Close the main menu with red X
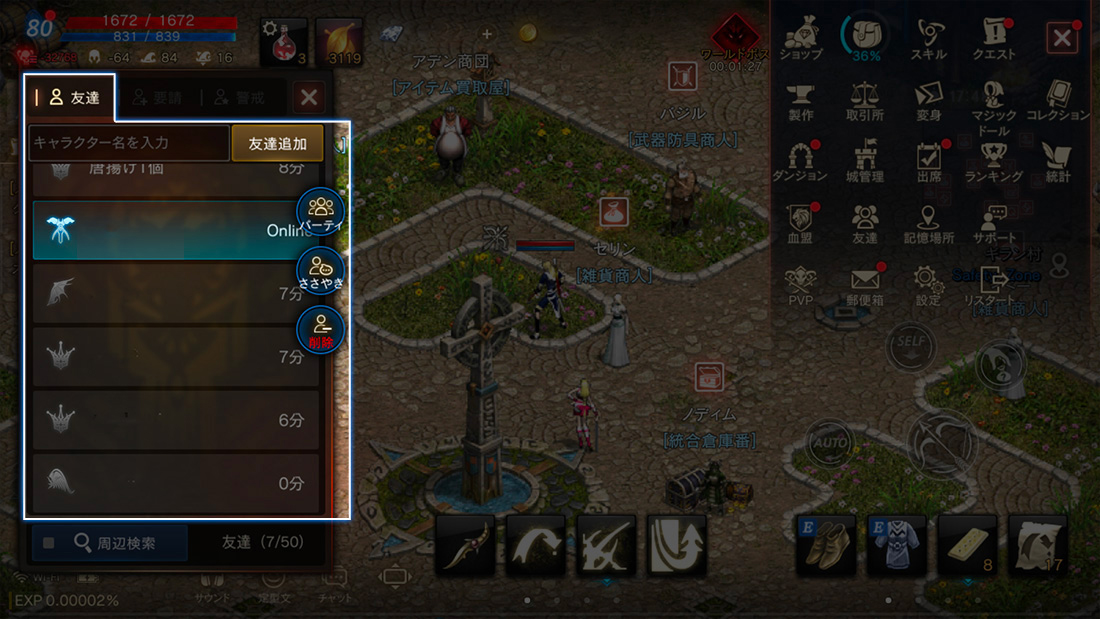1100x619 pixels. pos(1061,39)
